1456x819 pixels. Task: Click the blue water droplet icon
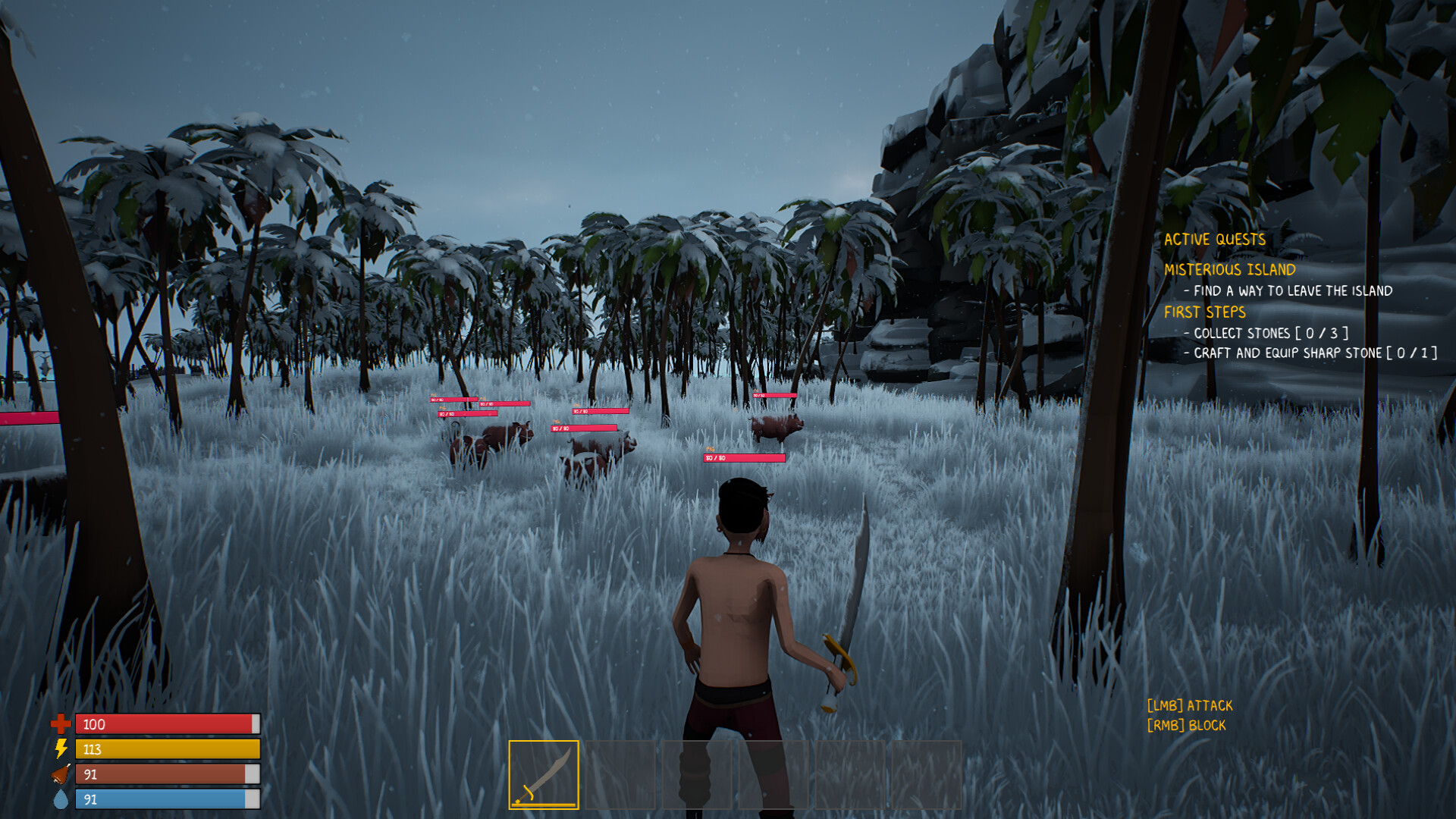59,796
